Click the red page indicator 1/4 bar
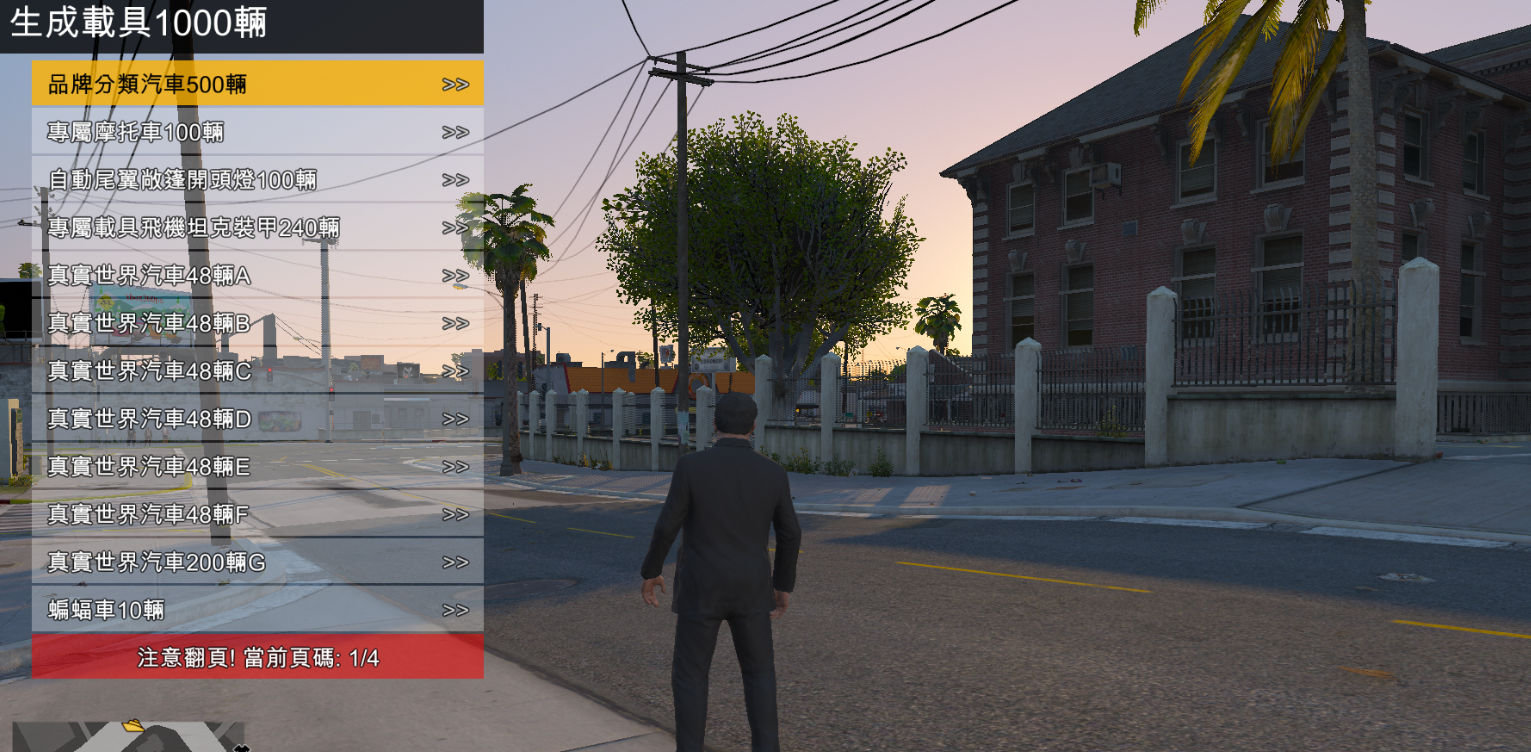1531x752 pixels. point(257,657)
